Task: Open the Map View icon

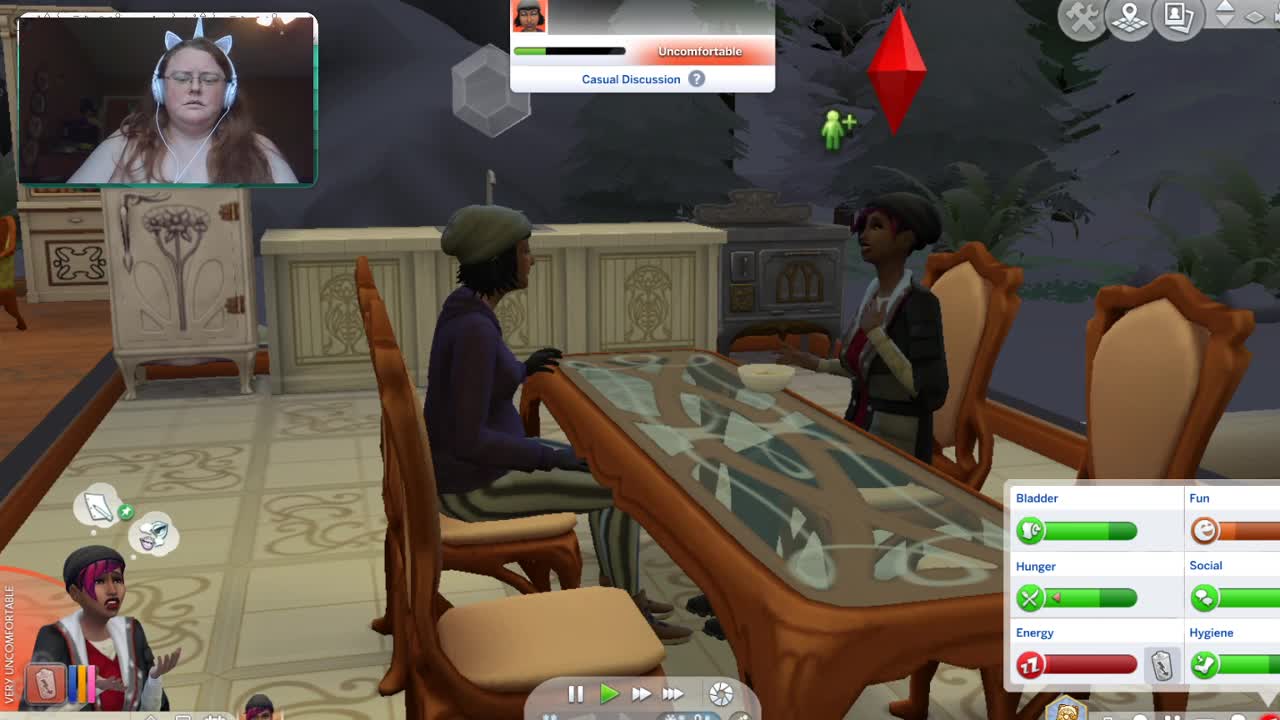Action: pyautogui.click(x=1130, y=18)
